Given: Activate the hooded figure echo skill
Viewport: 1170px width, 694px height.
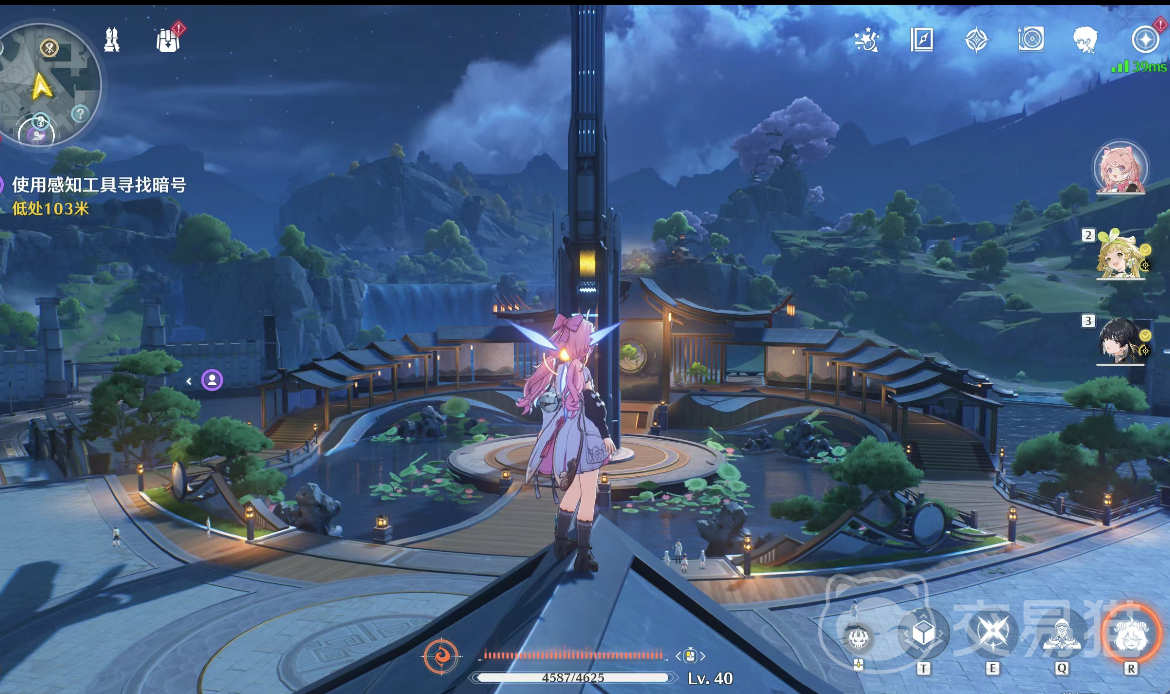Looking at the screenshot, I should point(1061,632).
